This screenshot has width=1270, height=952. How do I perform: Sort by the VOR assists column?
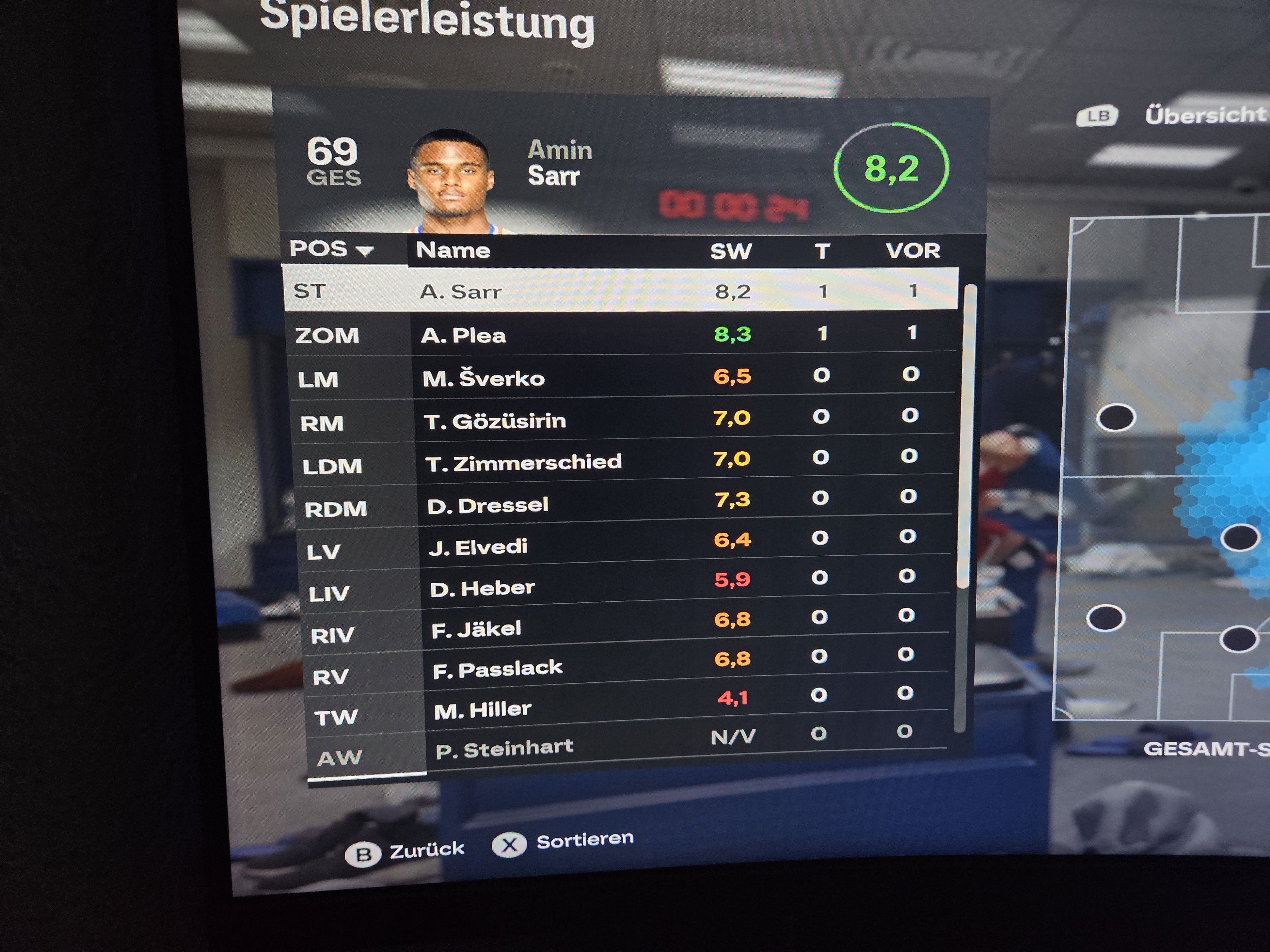pos(912,251)
